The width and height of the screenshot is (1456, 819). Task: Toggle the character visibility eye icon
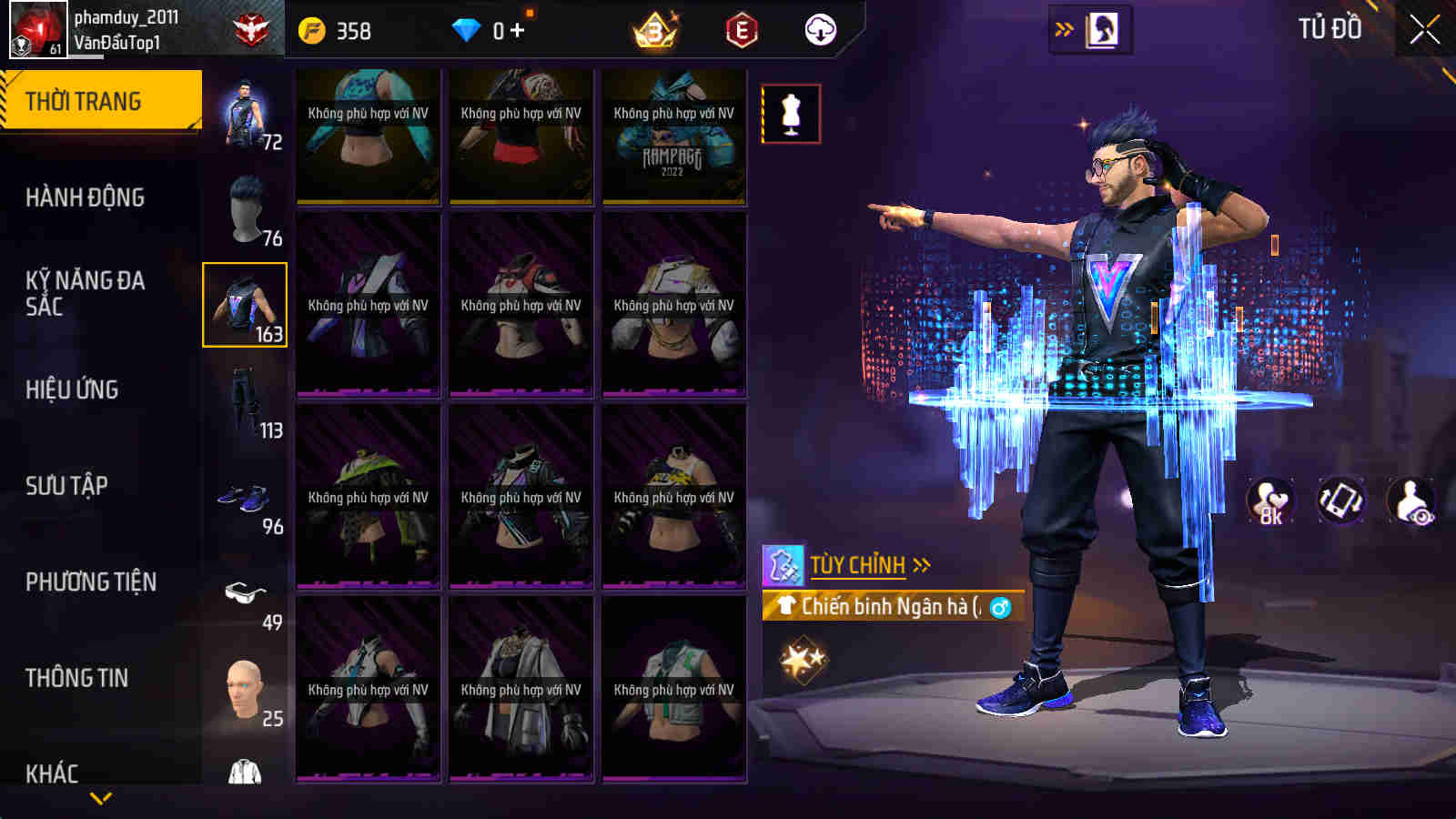pyautogui.click(x=1409, y=499)
